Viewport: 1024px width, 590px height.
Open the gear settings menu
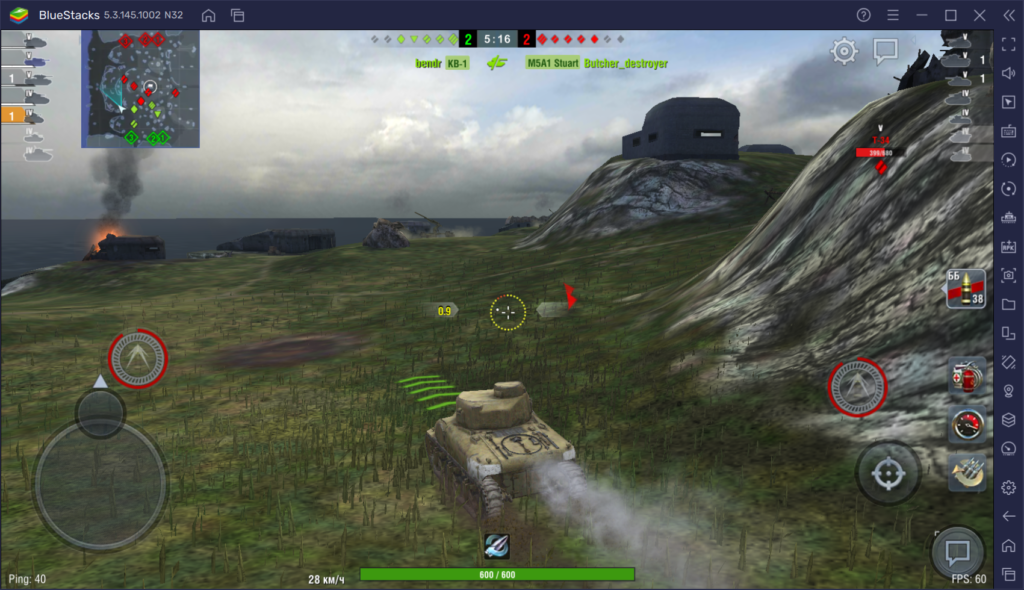844,51
